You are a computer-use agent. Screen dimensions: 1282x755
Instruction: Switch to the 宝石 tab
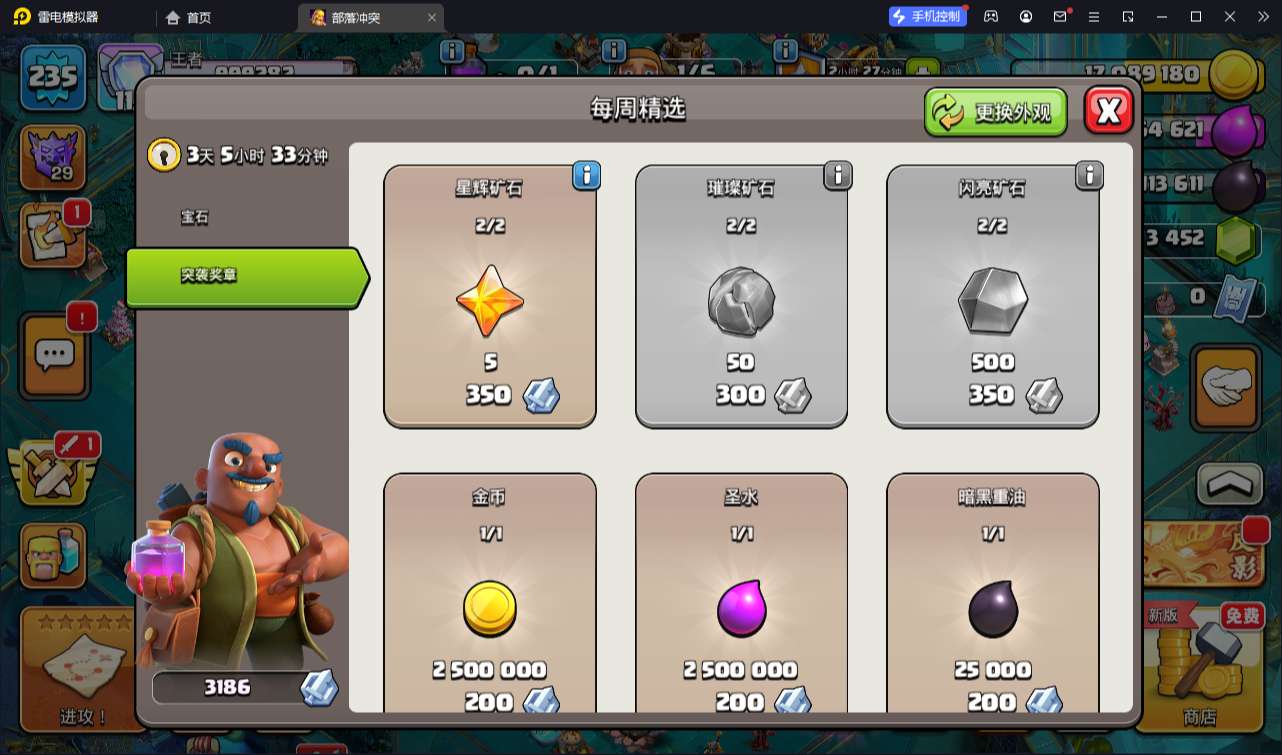pyautogui.click(x=195, y=217)
